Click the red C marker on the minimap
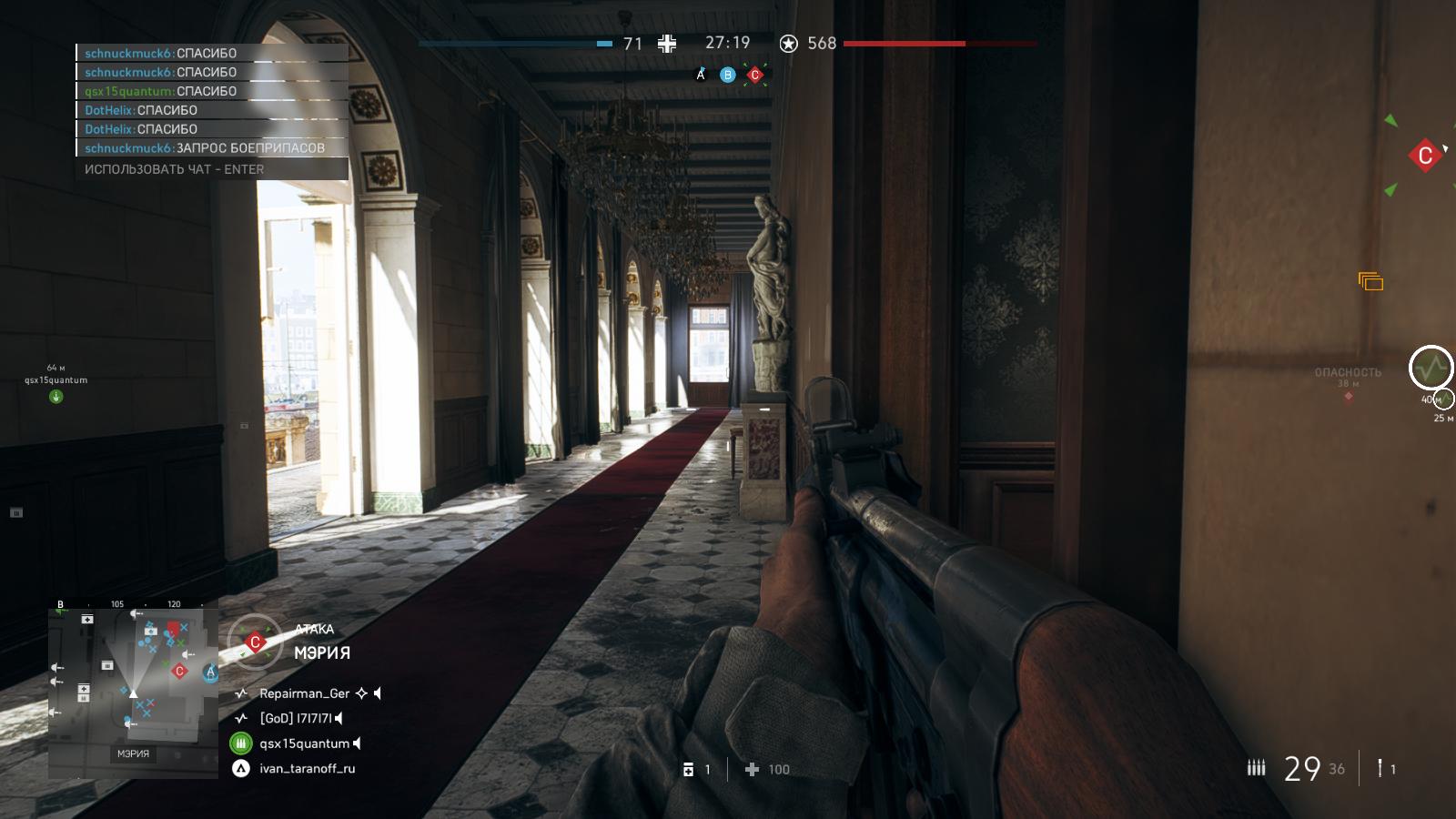Viewport: 1456px width, 819px height. (179, 672)
